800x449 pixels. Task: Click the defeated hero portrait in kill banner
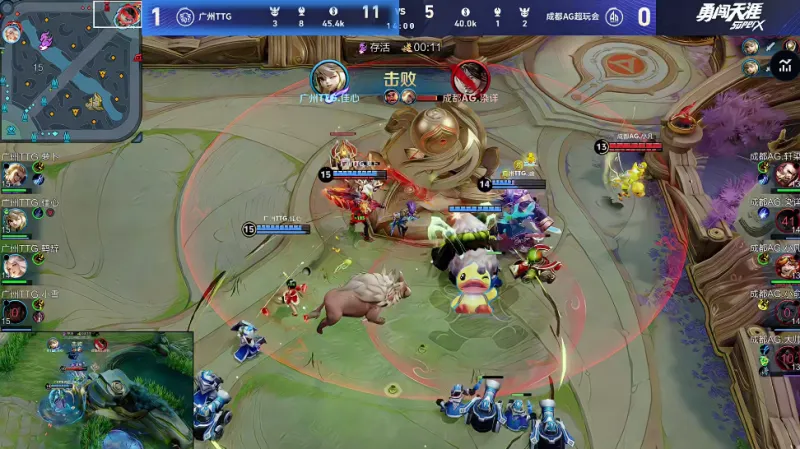click(468, 77)
